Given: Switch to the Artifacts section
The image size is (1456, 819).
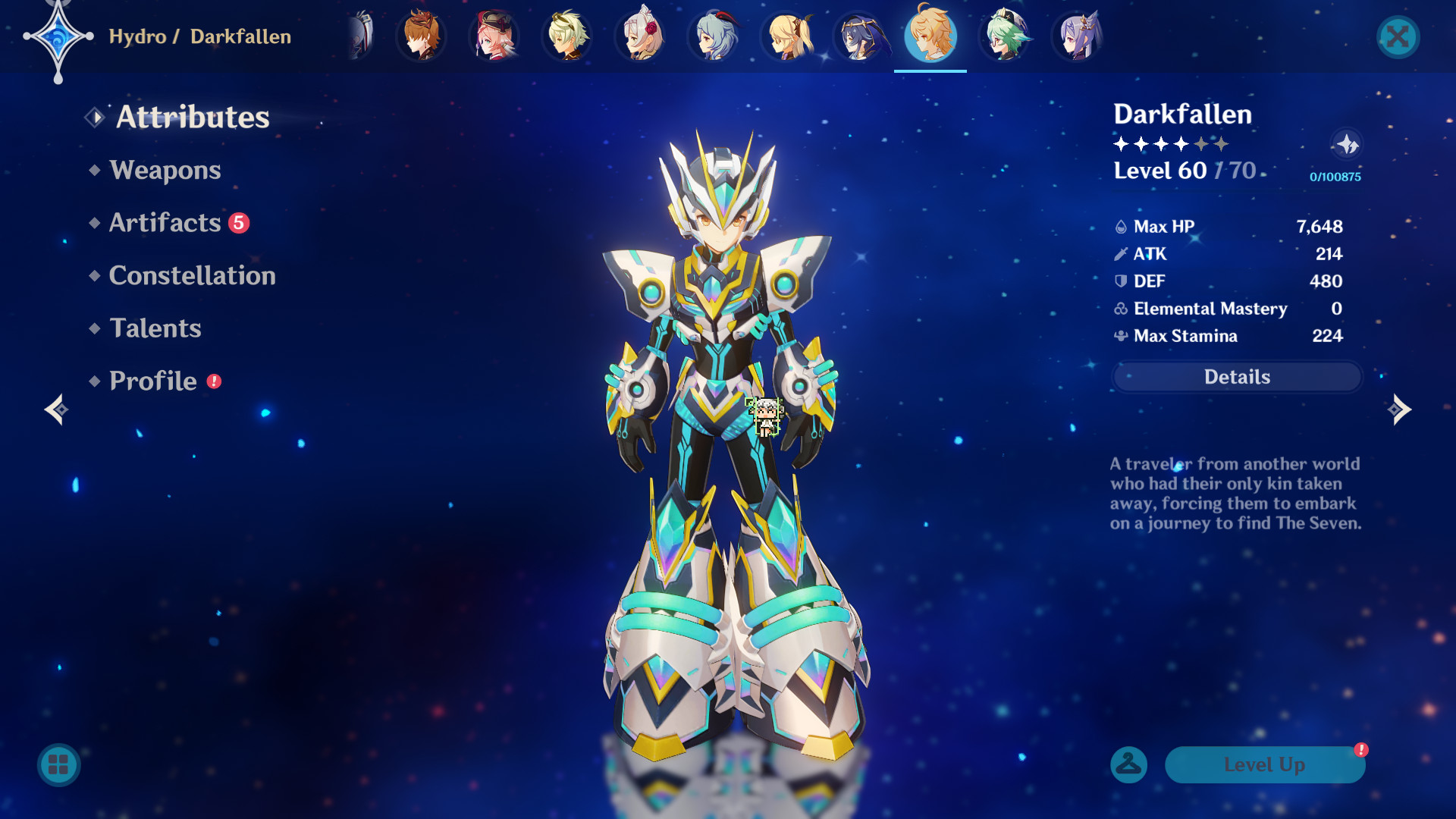Looking at the screenshot, I should (x=163, y=222).
